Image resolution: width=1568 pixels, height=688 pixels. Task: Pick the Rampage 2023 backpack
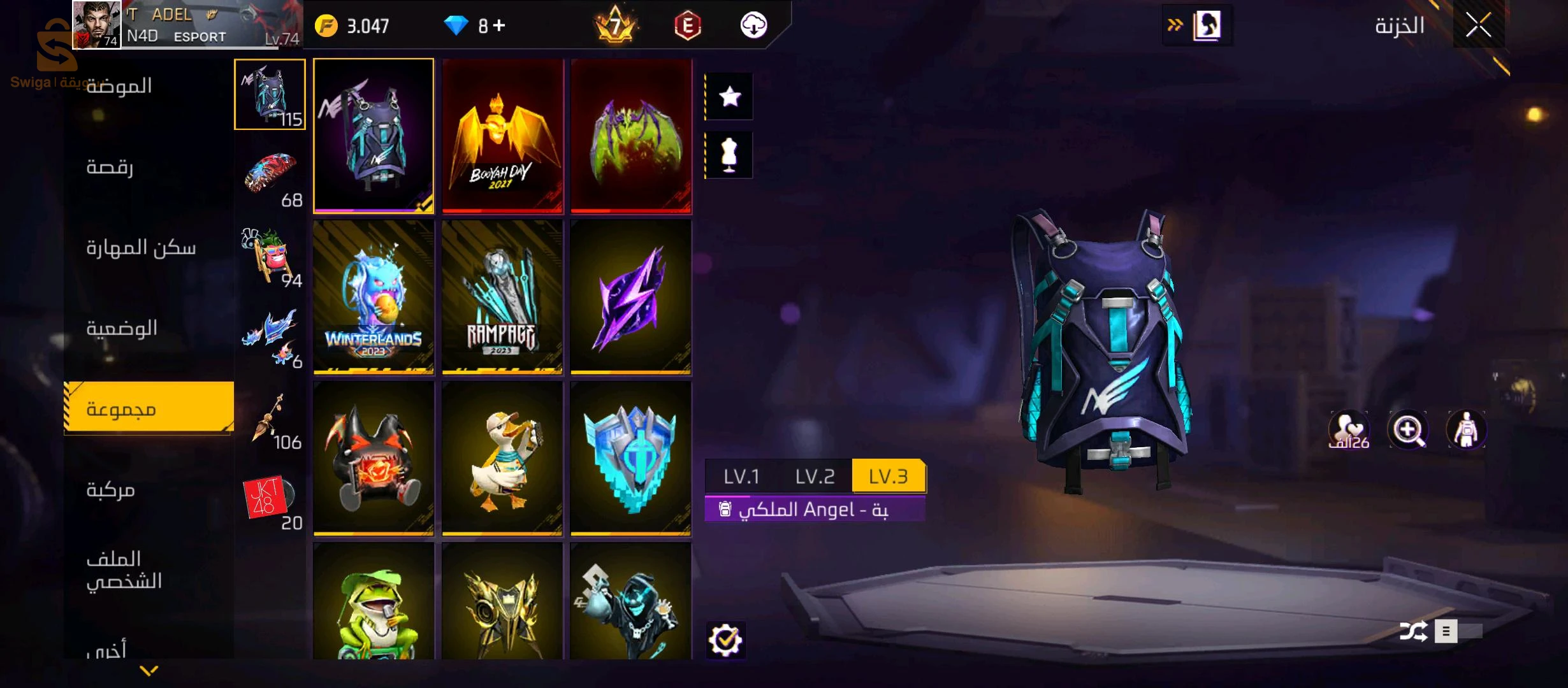pyautogui.click(x=502, y=297)
